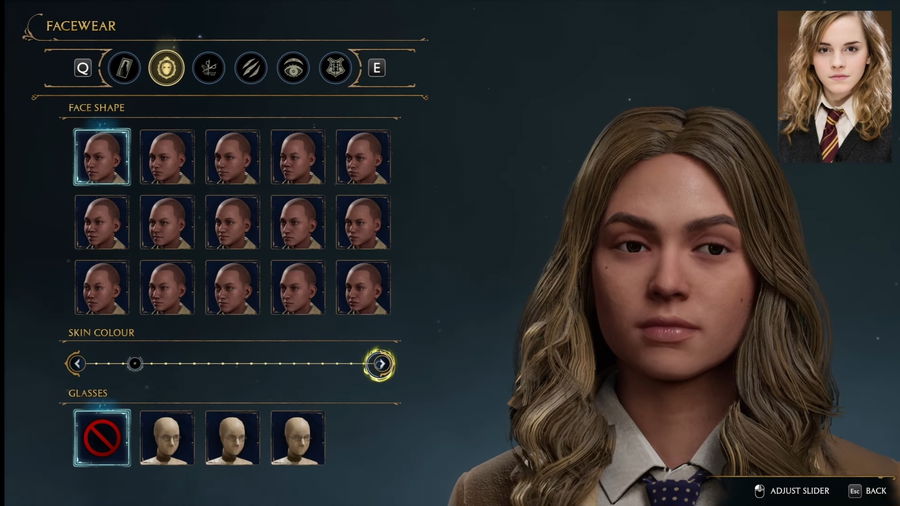This screenshot has height=506, width=900.
Task: Choose the first face shape in bottom row
Action: coord(101,288)
